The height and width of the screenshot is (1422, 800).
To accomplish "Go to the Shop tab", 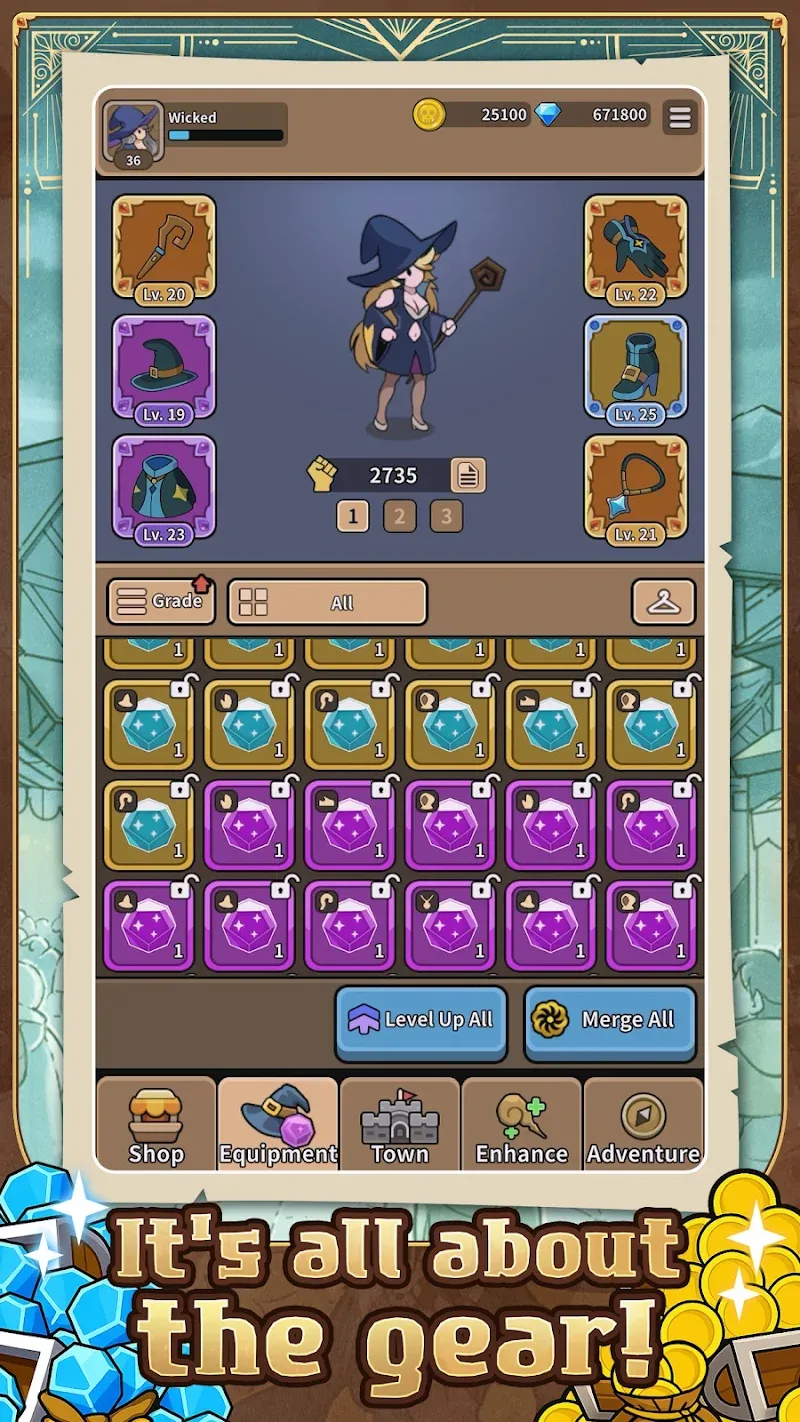I will coord(156,1124).
